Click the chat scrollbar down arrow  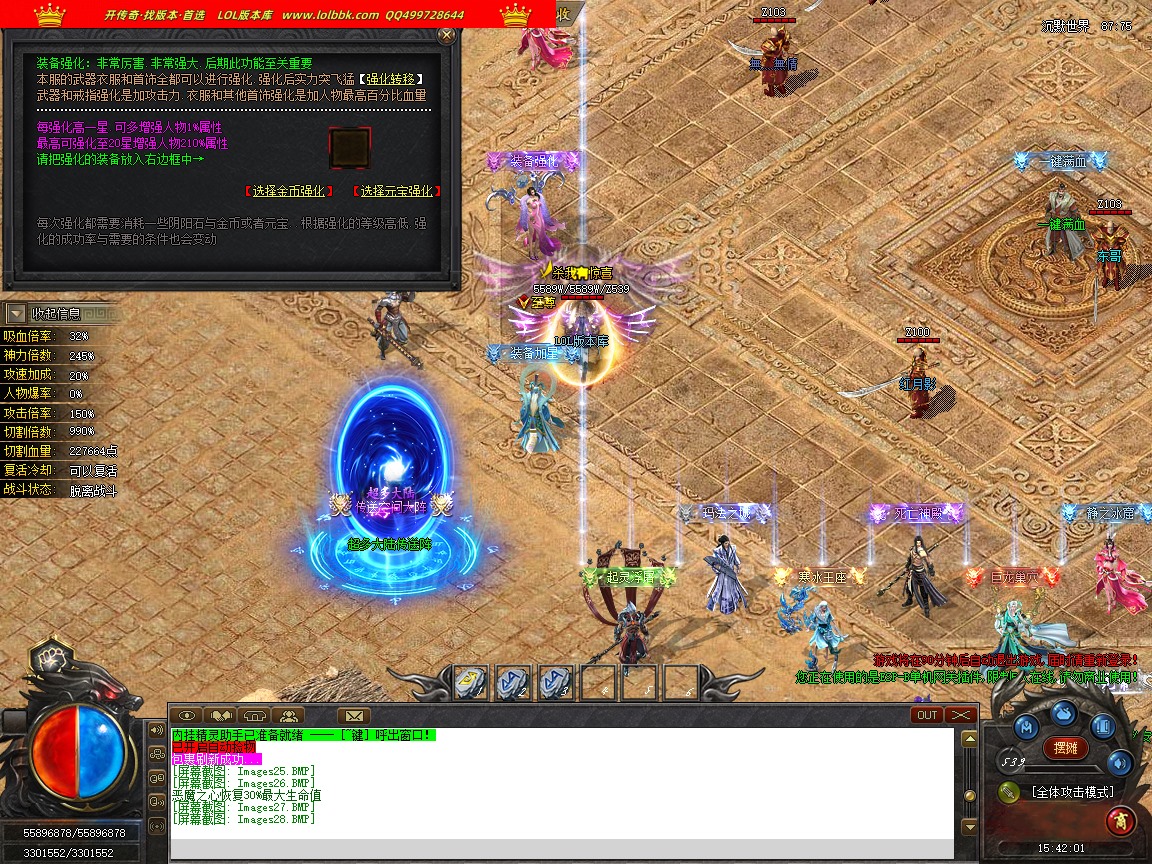968,827
